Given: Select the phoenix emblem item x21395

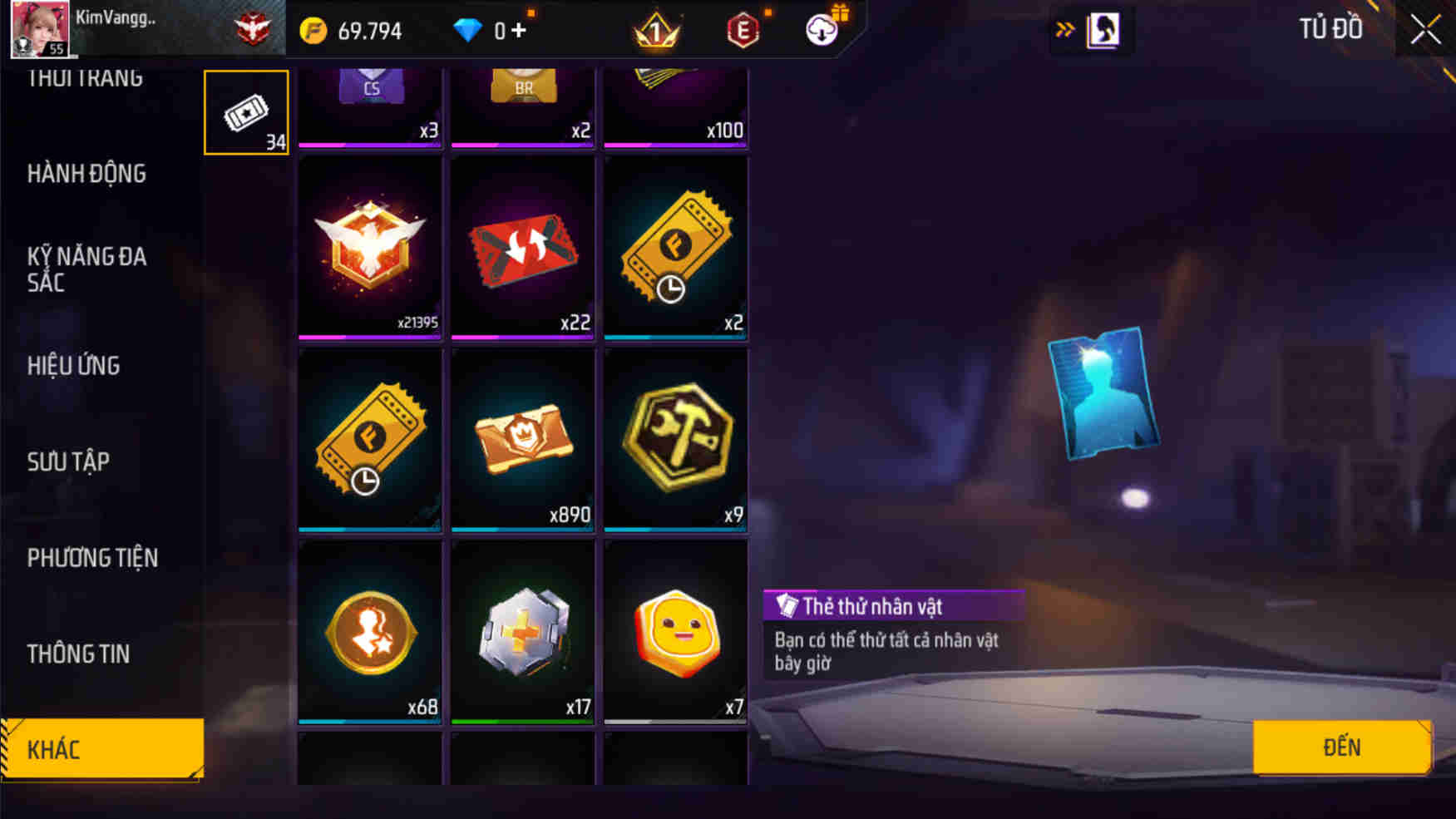Looking at the screenshot, I should (x=369, y=247).
